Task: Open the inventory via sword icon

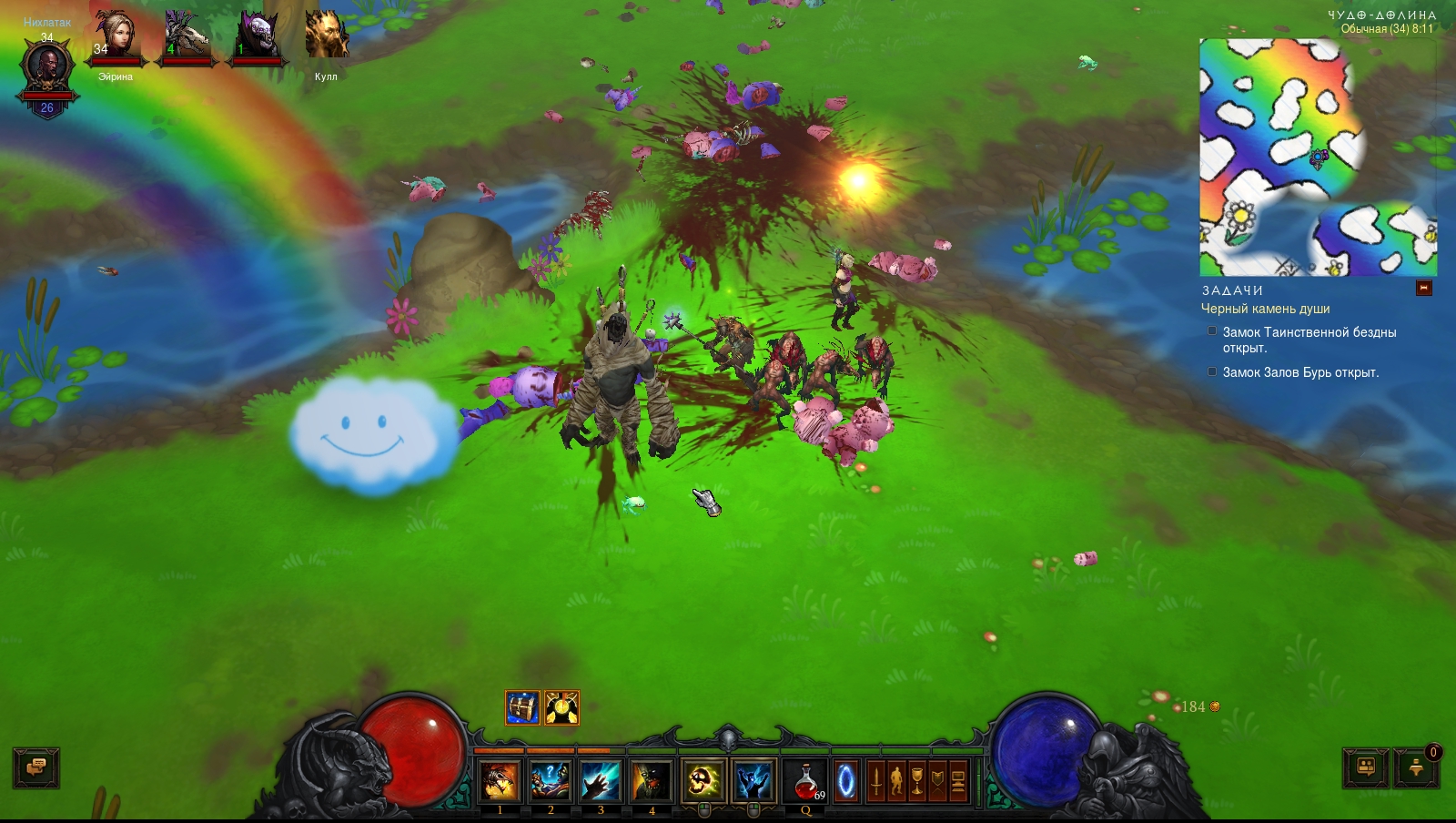Action: pos(876,781)
